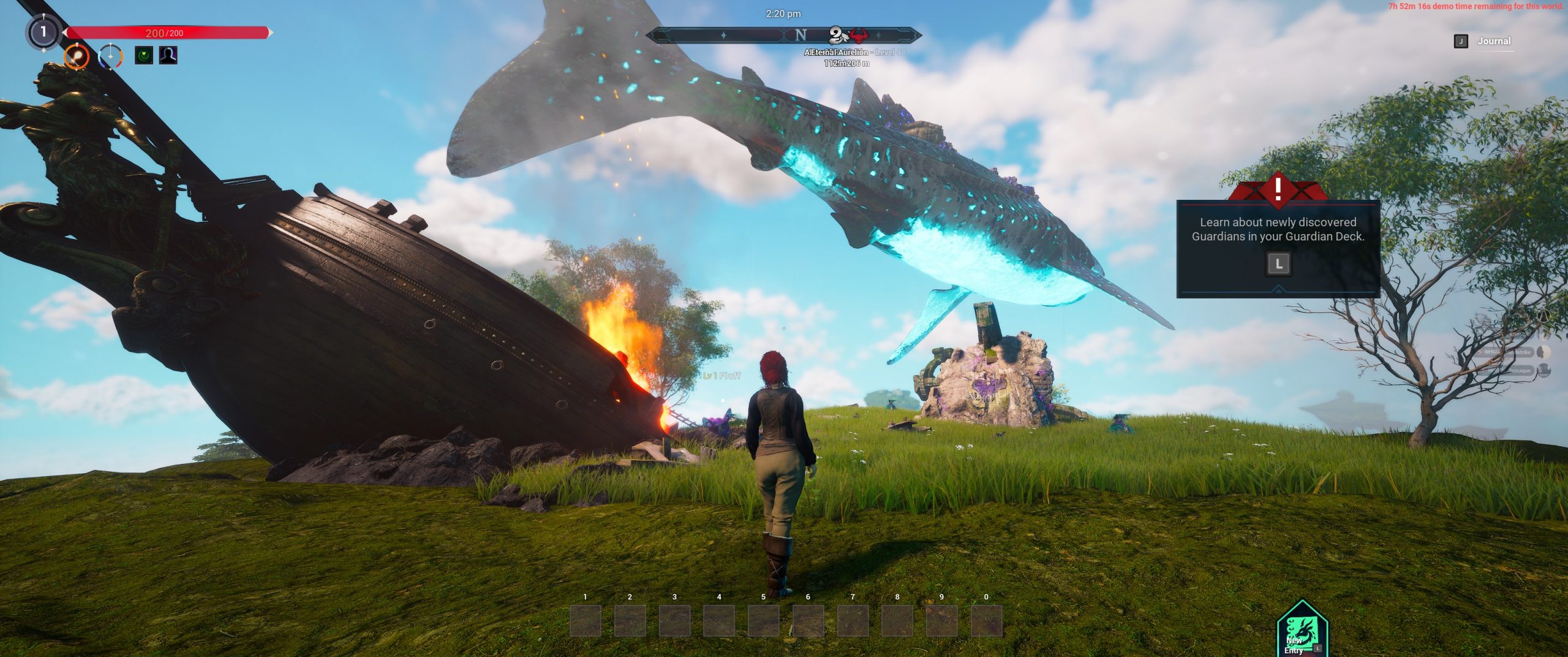Click the dark silhouette status icon
The image size is (1568, 657).
pyautogui.click(x=168, y=56)
